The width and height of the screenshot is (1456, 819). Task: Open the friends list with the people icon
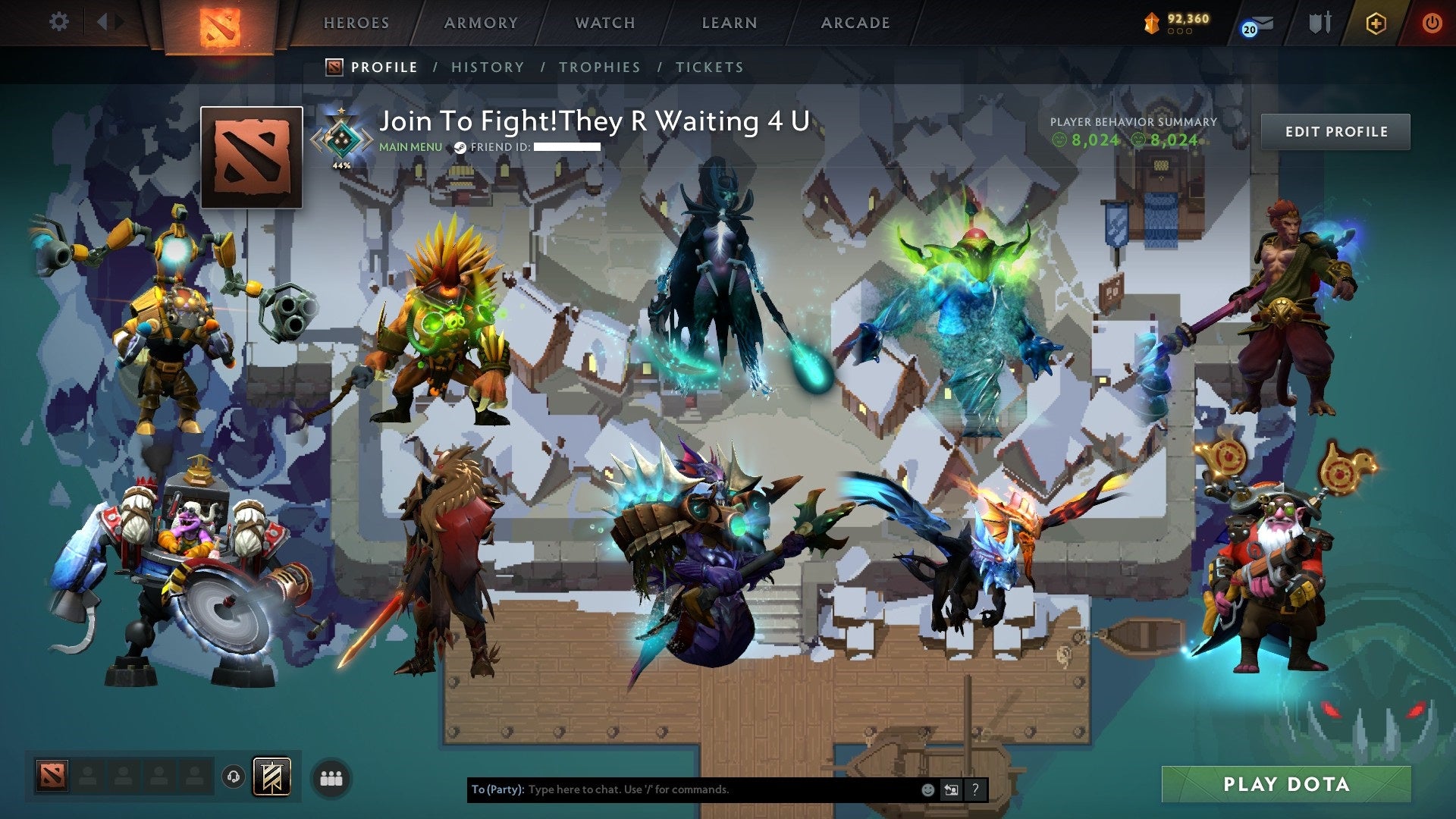[329, 777]
